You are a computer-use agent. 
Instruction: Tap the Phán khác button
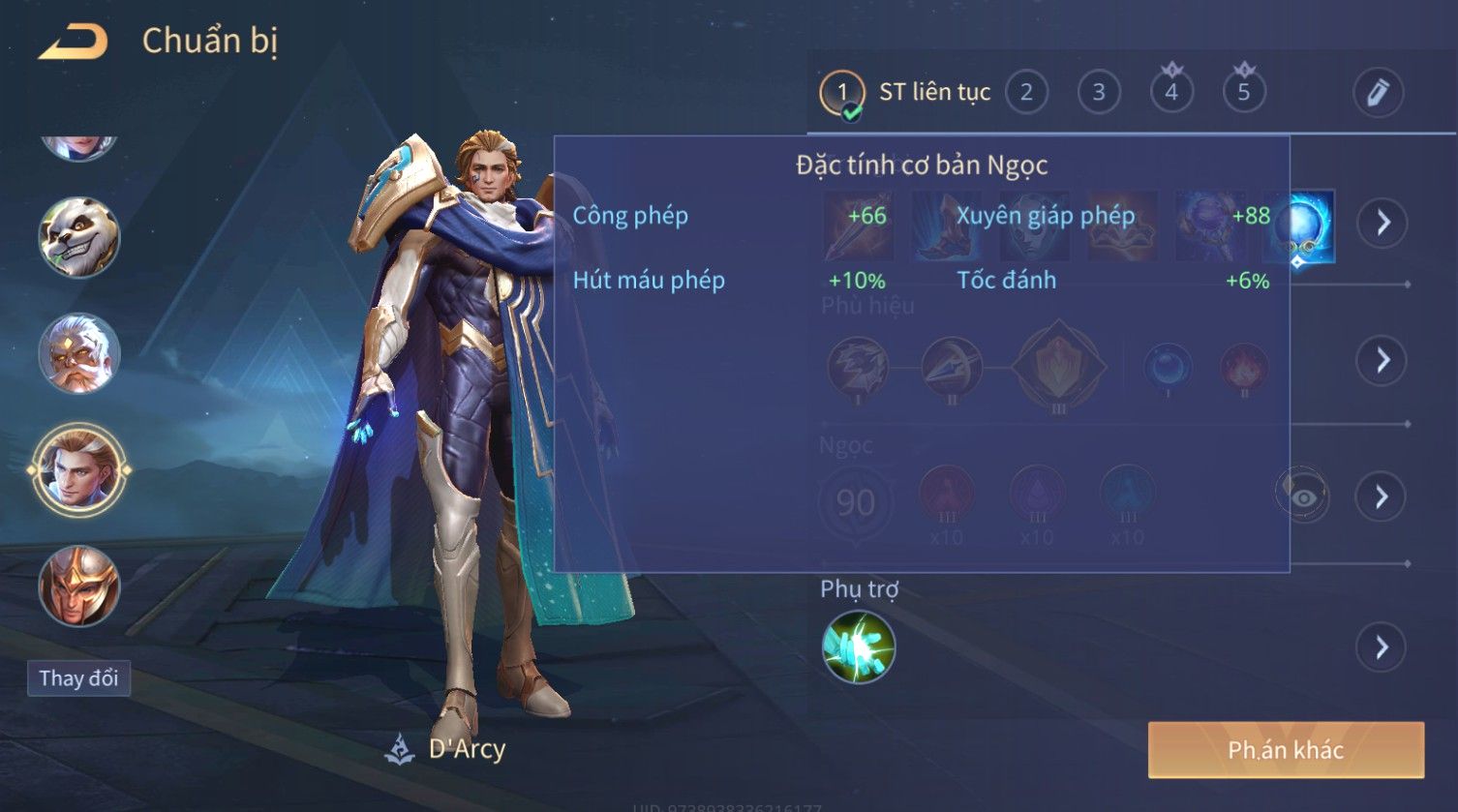1286,750
